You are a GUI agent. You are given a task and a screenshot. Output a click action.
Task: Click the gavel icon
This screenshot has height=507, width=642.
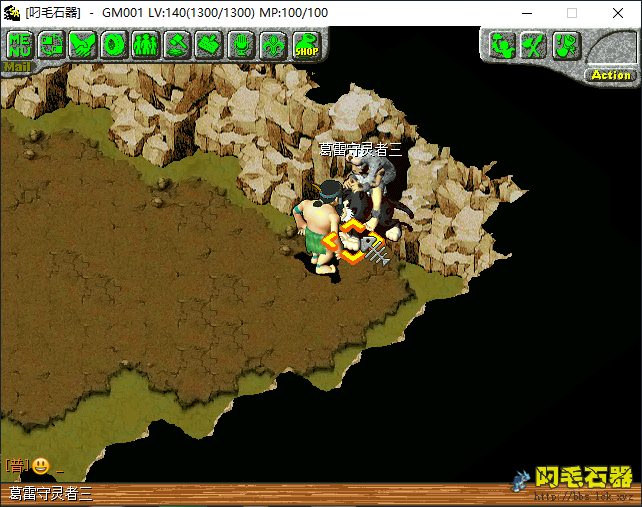click(x=177, y=44)
